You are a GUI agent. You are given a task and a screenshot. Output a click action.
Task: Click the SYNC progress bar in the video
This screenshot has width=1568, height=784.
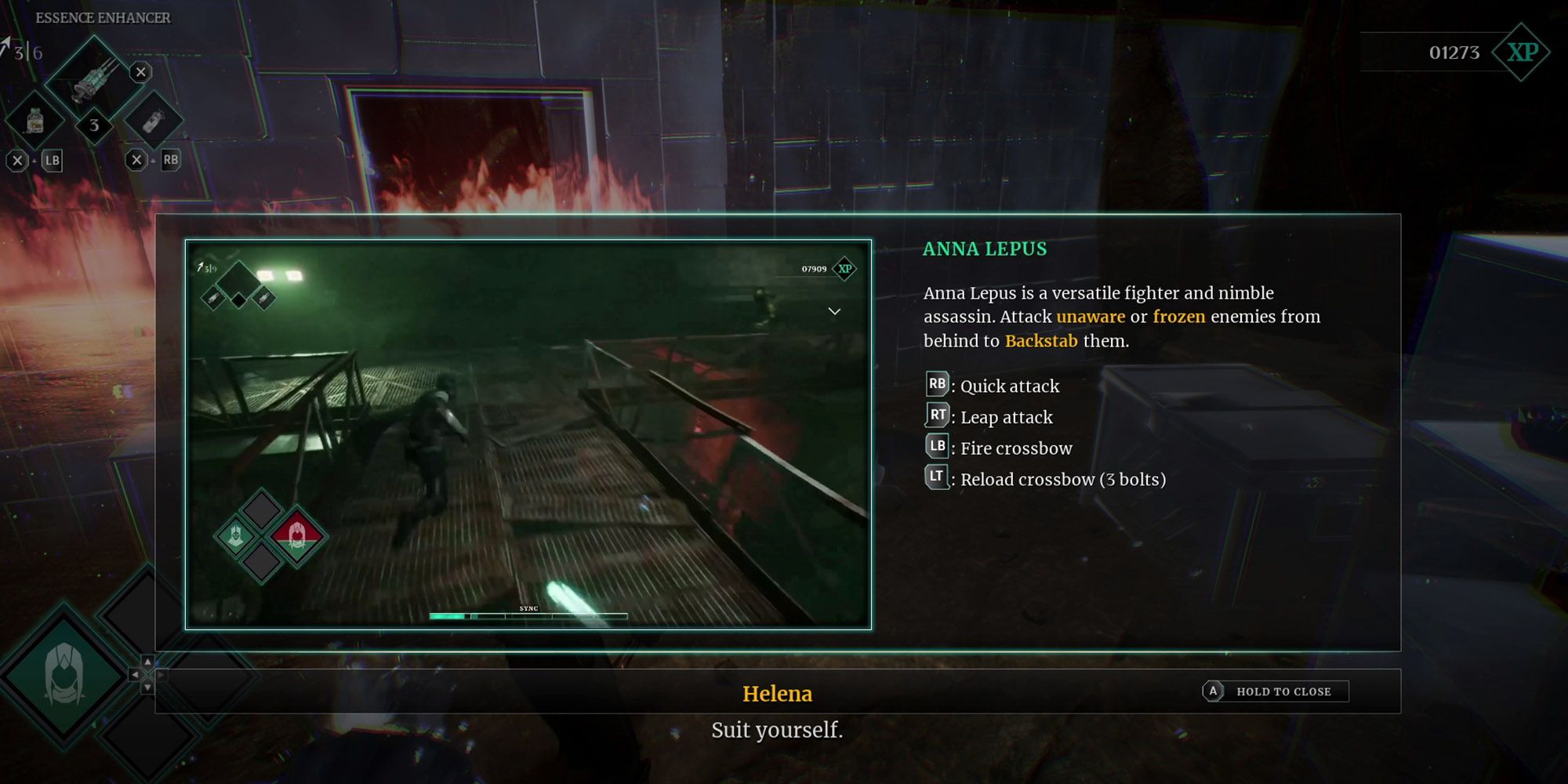[528, 615]
